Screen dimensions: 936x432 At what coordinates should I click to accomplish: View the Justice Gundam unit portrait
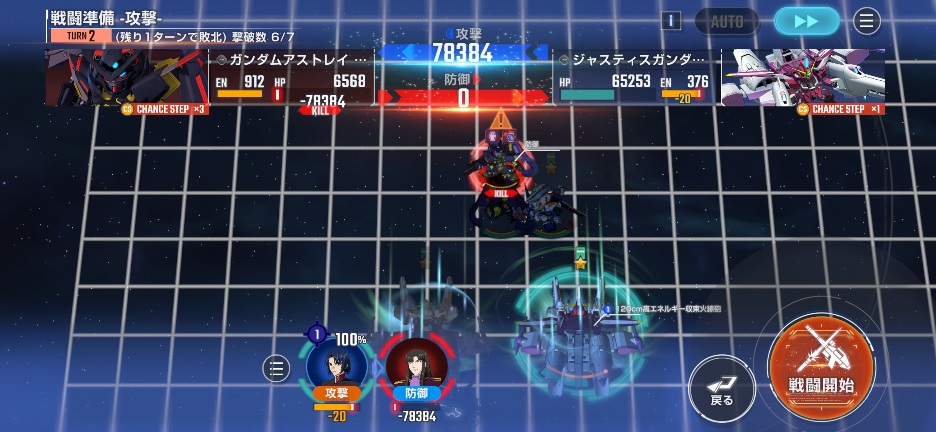(x=803, y=76)
